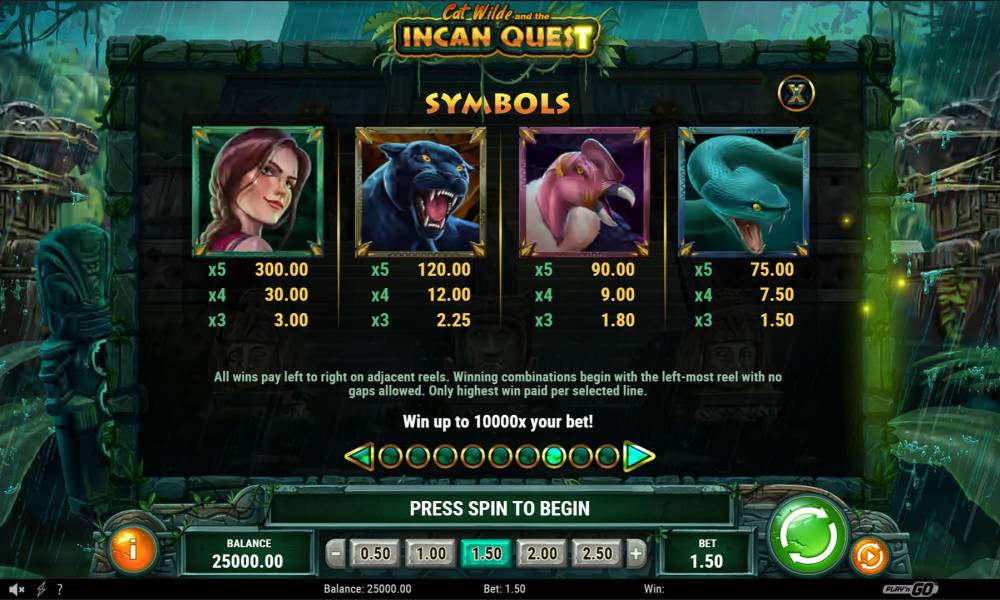The width and height of the screenshot is (1000, 600).
Task: Toggle the lightning fast play icon
Action: 41,589
